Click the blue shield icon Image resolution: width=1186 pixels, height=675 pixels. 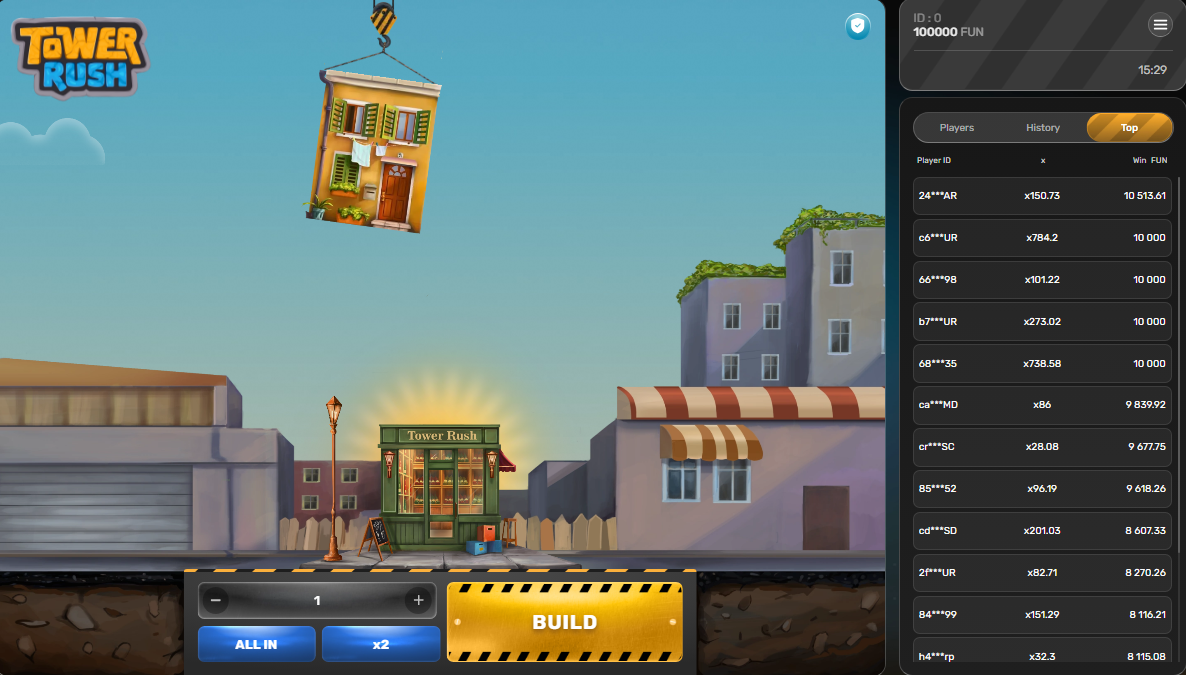coord(857,27)
